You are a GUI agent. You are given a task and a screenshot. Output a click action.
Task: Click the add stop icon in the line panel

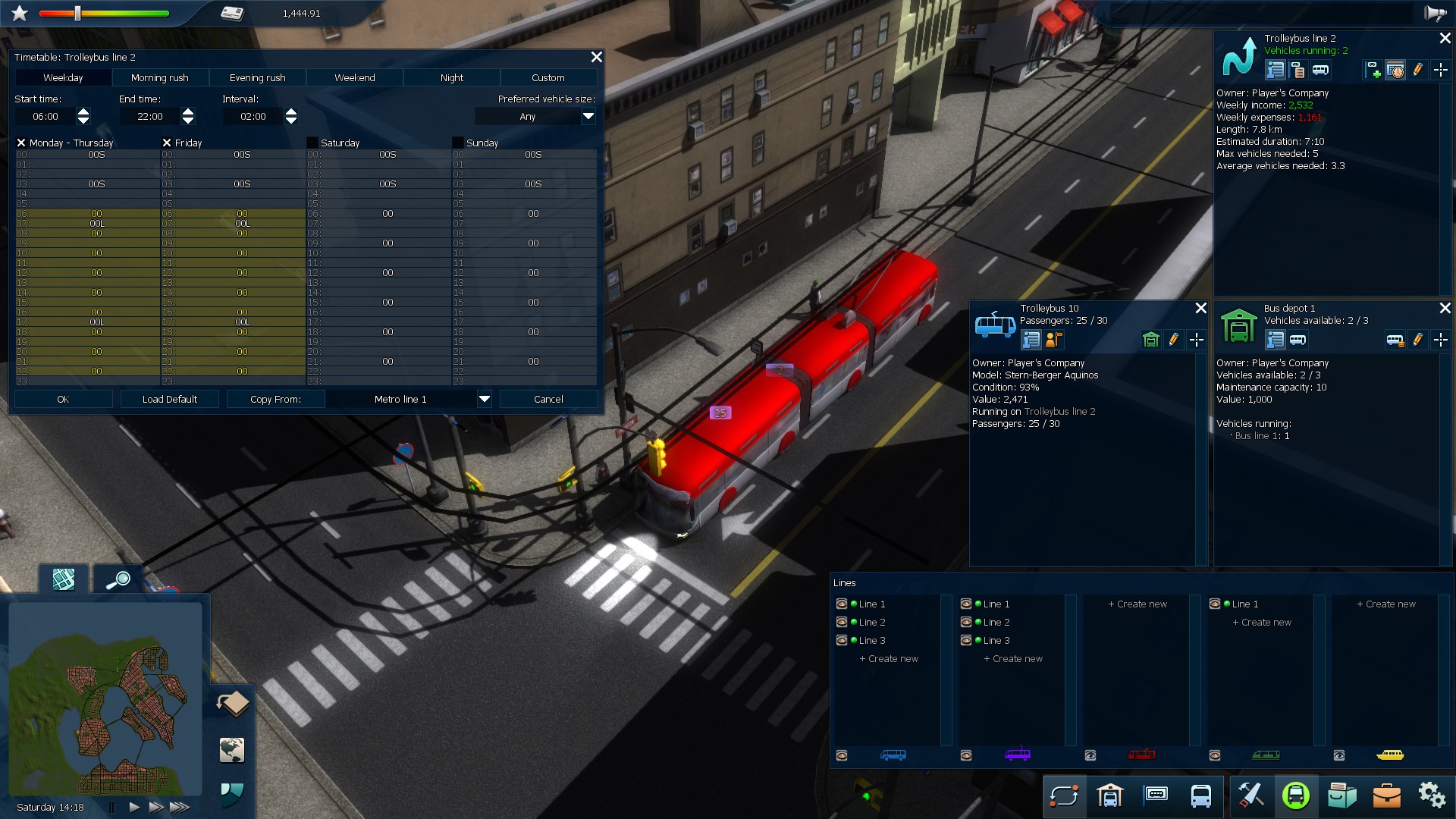pyautogui.click(x=1374, y=71)
